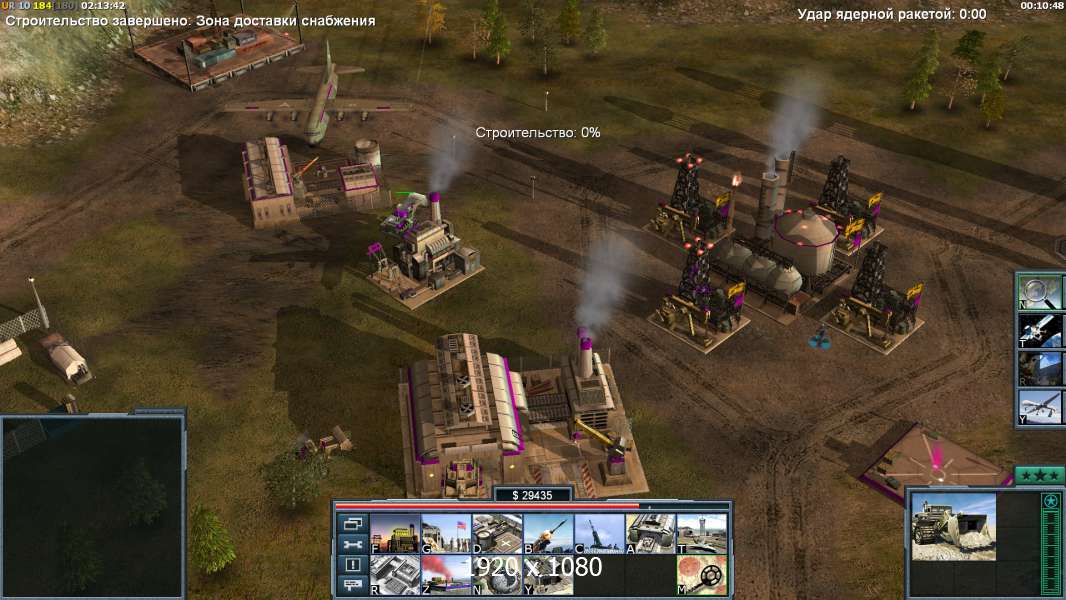Select the grey building icon labeled R
1066x600 pixels.
coord(395,575)
